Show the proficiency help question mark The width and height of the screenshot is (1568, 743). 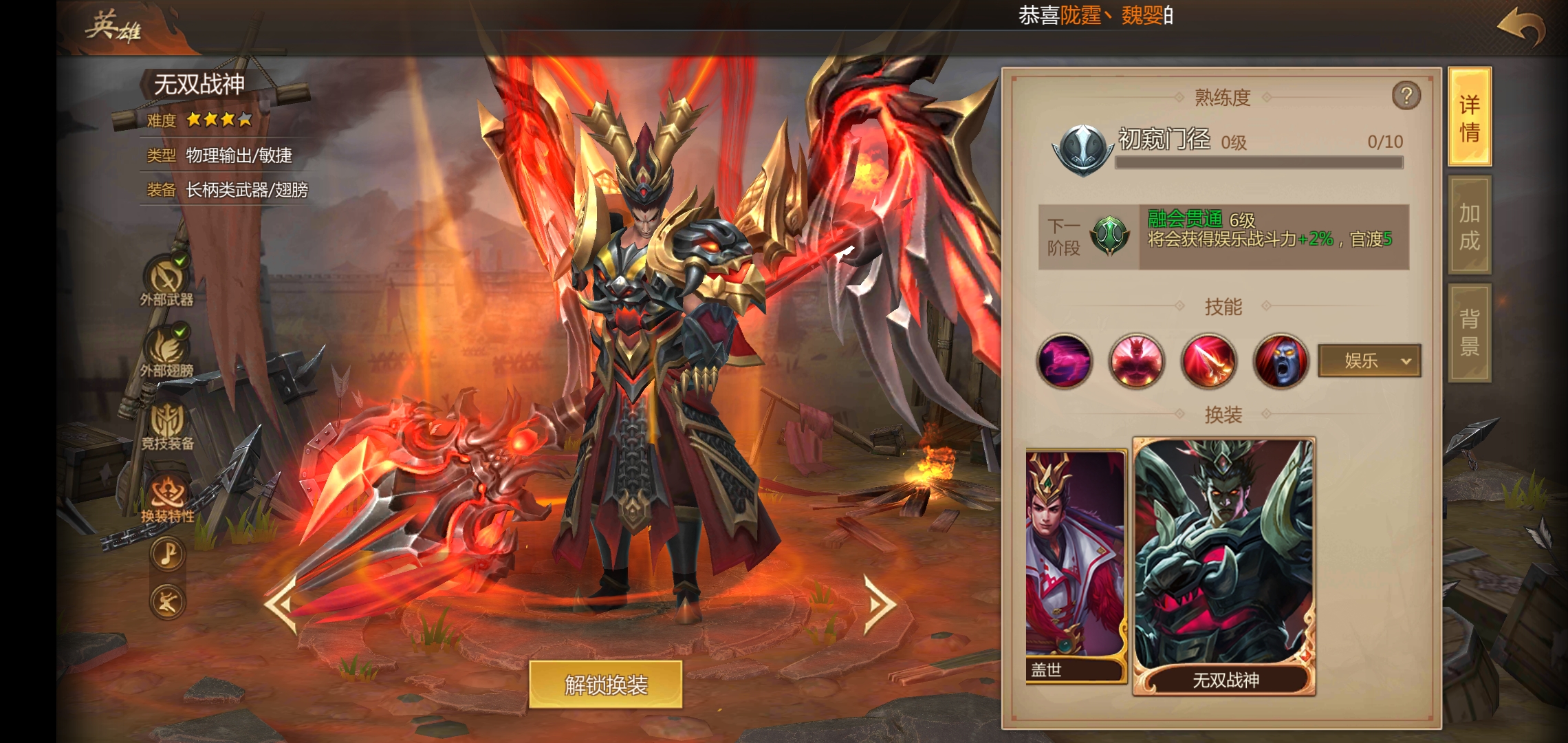tap(1406, 96)
